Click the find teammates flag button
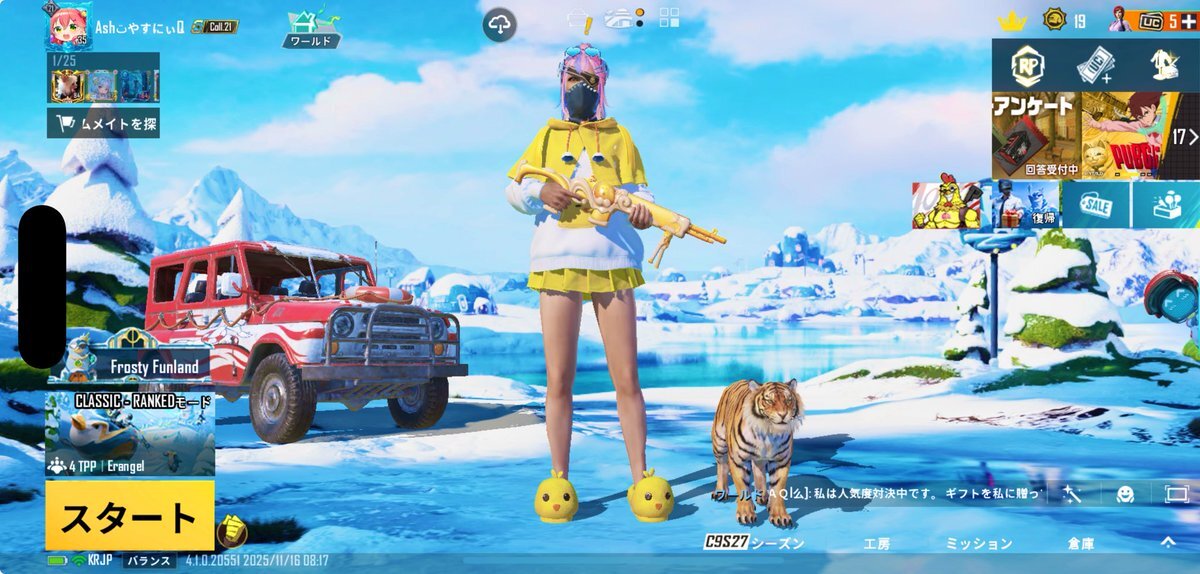The height and width of the screenshot is (574, 1200). [104, 123]
